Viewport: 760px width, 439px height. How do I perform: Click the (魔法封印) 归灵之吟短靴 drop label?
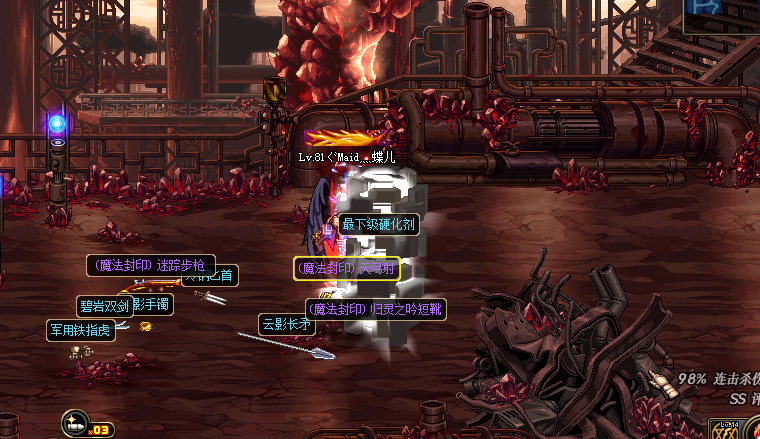(375, 310)
